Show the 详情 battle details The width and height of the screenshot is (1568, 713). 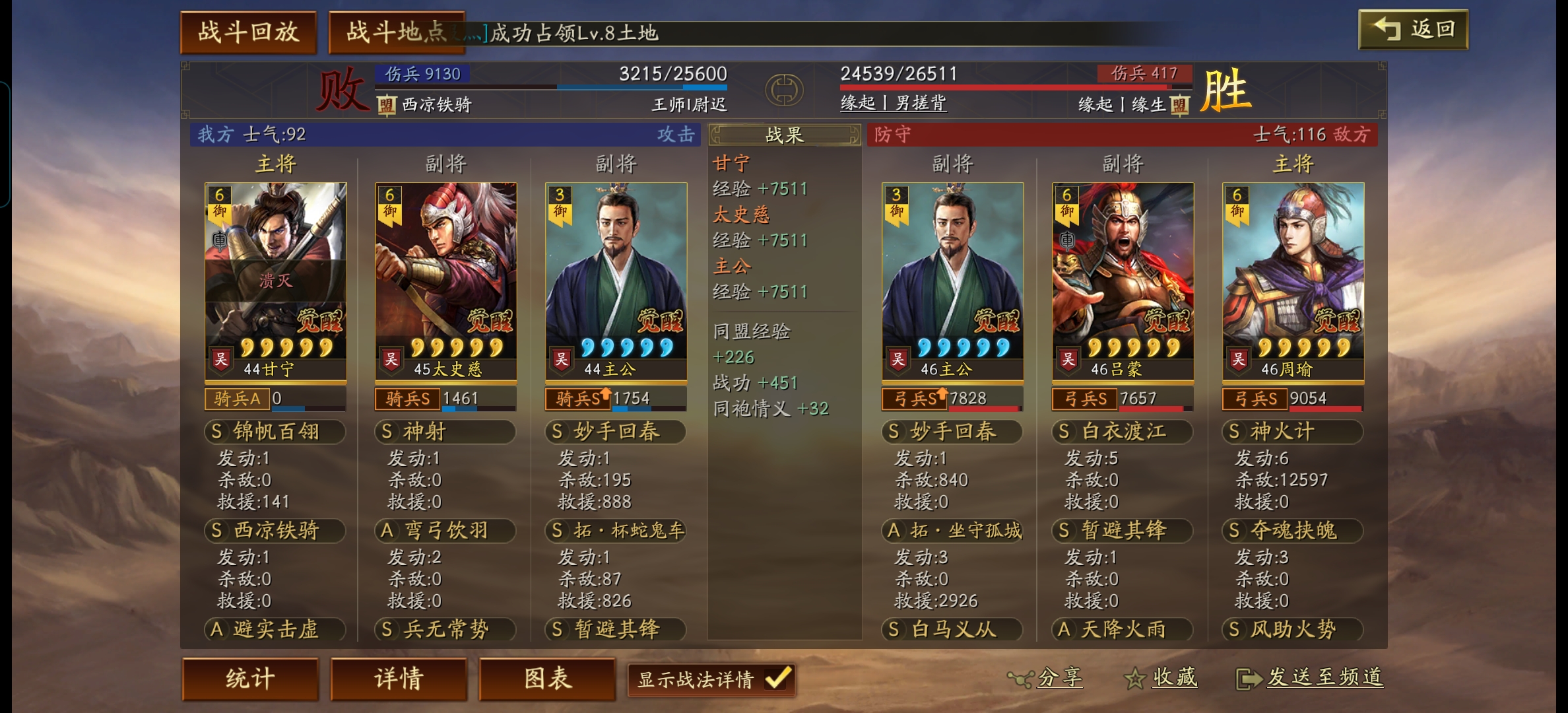pyautogui.click(x=399, y=679)
